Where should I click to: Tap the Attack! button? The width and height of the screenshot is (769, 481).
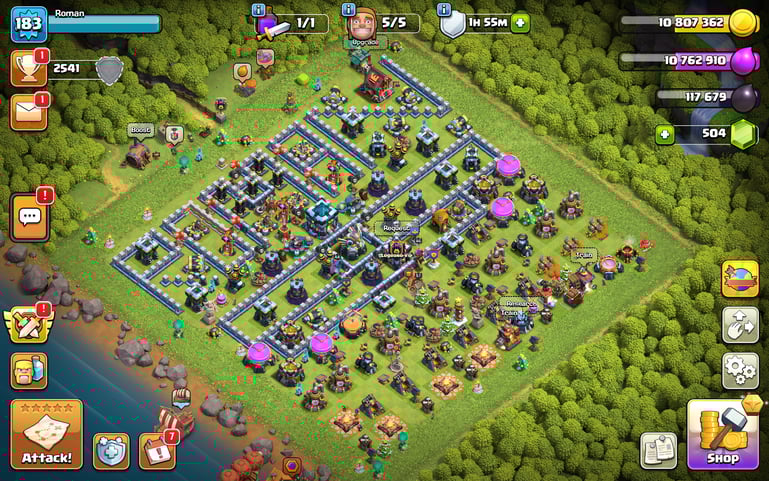46,434
